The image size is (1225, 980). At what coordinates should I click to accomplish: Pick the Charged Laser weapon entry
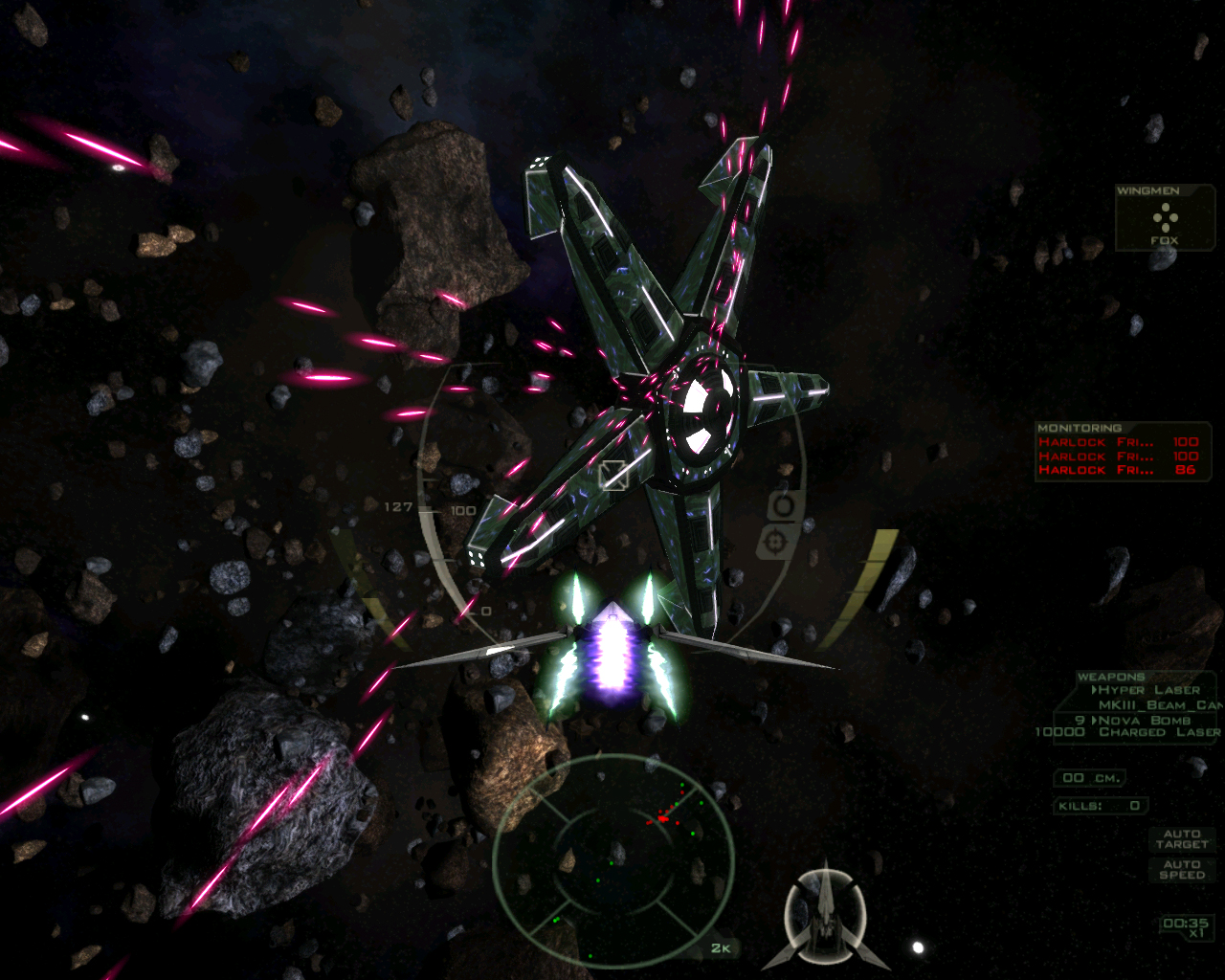pyautogui.click(x=1158, y=732)
